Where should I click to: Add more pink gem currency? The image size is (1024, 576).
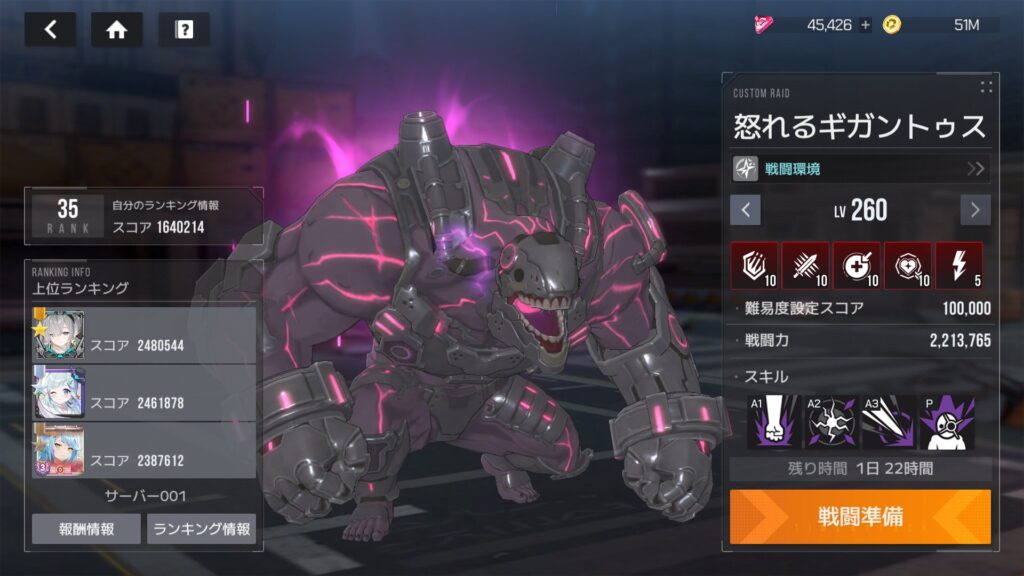click(865, 25)
